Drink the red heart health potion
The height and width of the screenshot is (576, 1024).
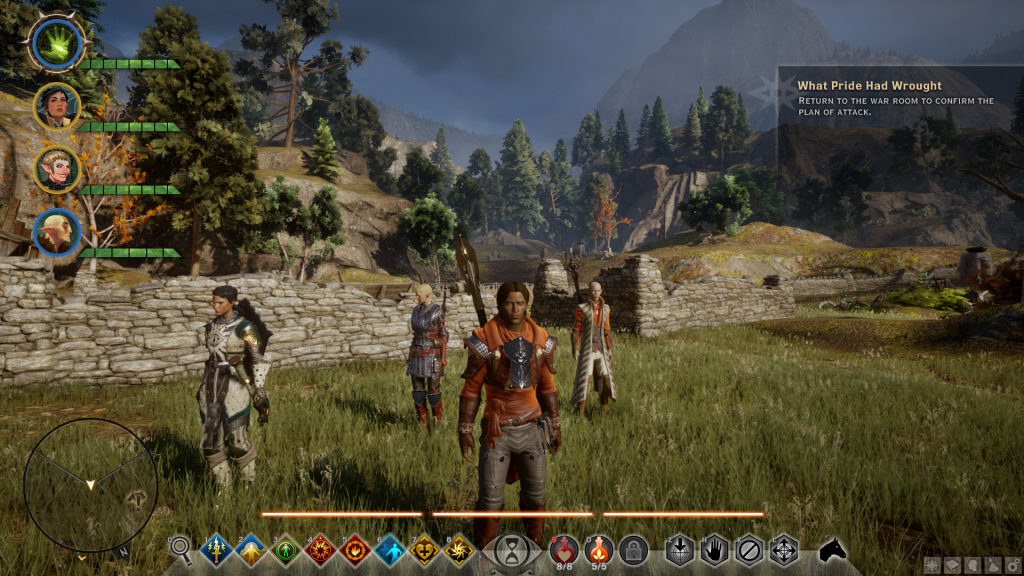(x=564, y=548)
